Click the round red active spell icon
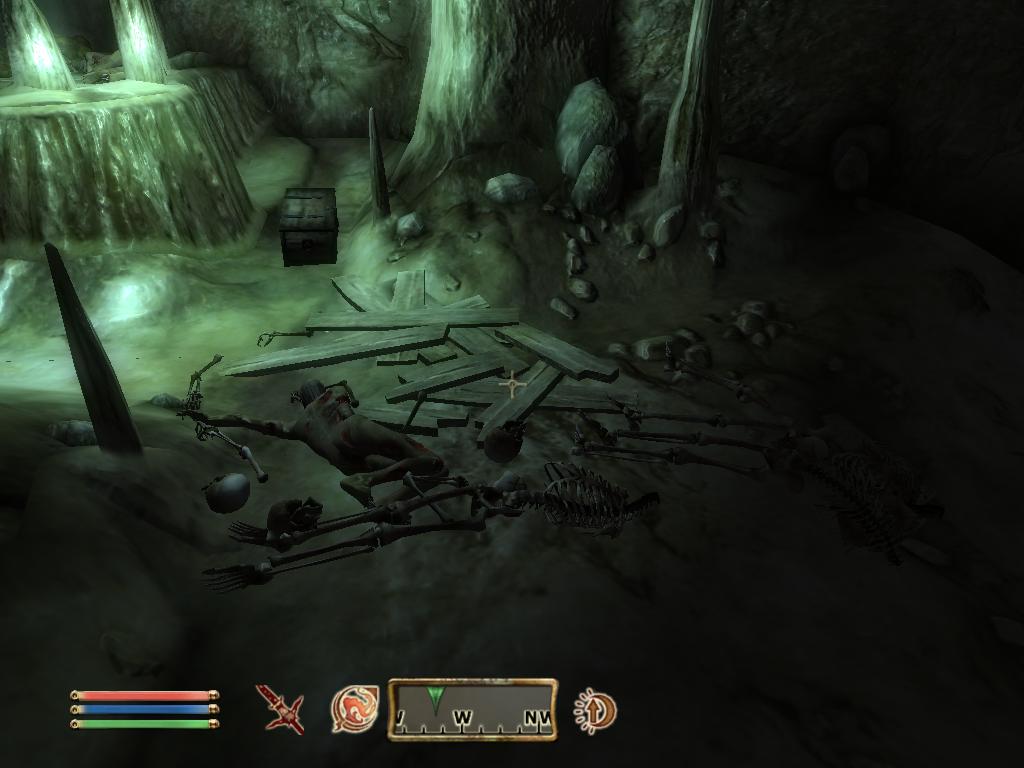Screen dimensions: 1024x768 click(354, 709)
